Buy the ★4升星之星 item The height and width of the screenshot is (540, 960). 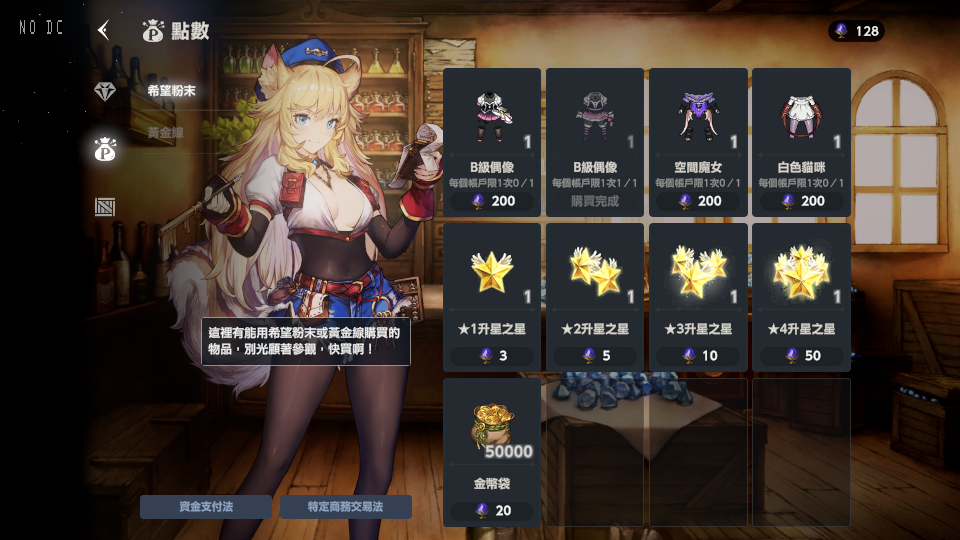click(x=801, y=297)
